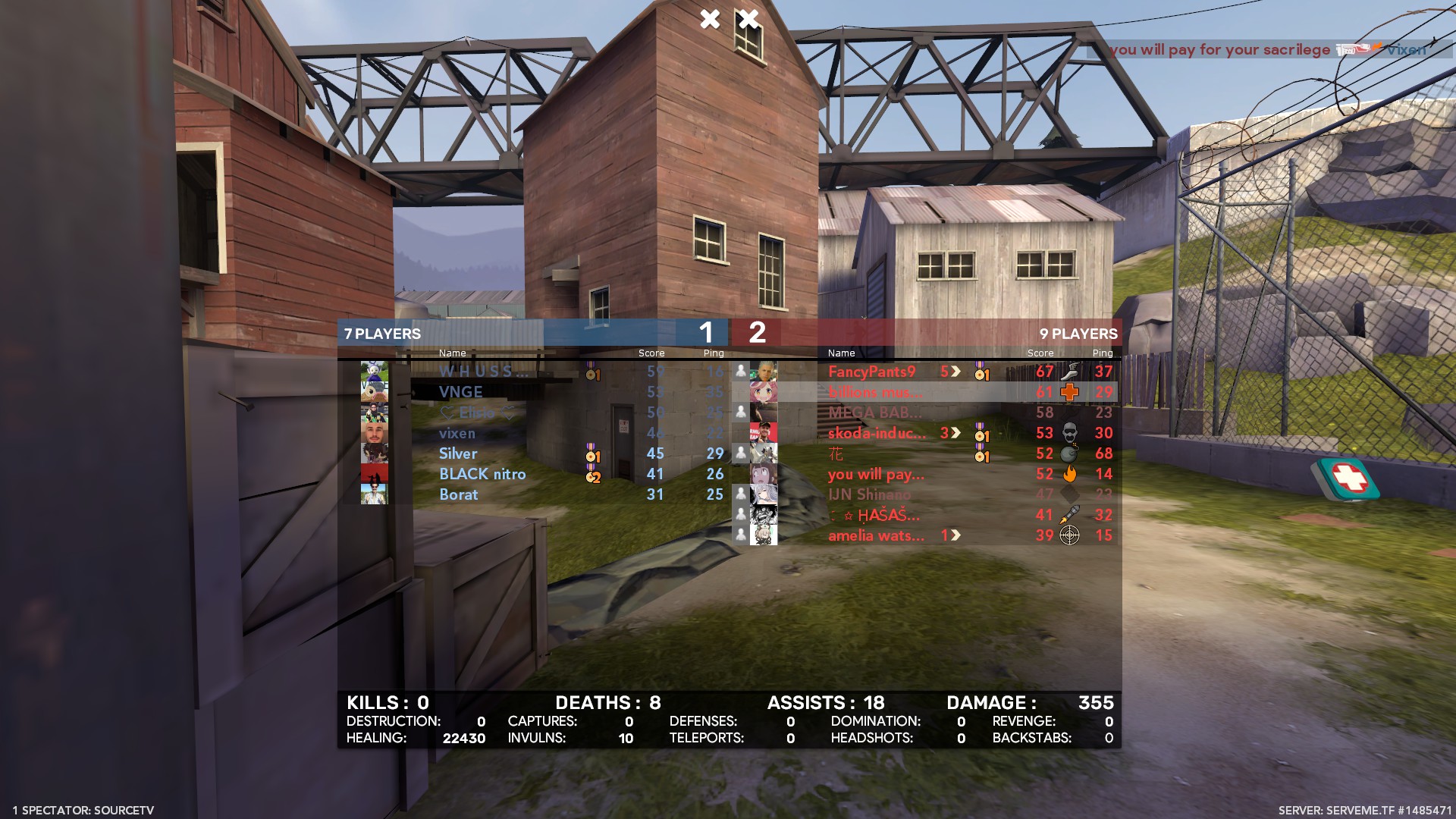This screenshot has width=1456, height=819.
Task: Click FancyPants9's avatar thumbnail
Action: click(x=764, y=372)
